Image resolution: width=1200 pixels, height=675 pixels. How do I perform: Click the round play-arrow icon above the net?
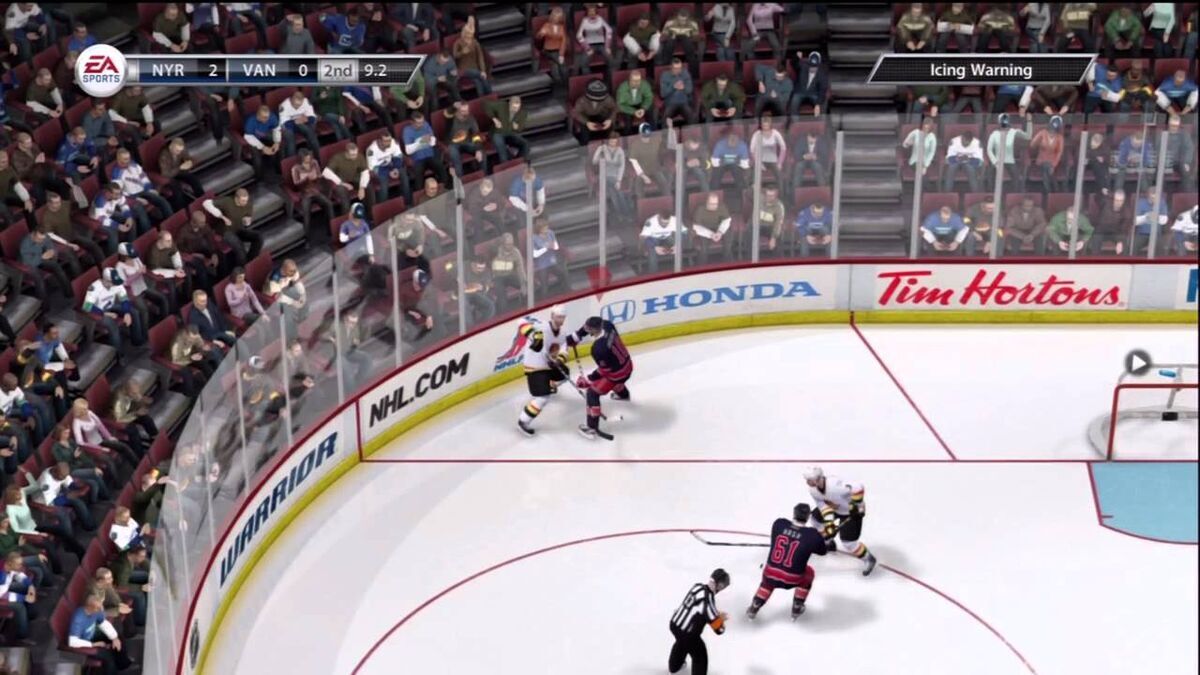tap(1137, 362)
